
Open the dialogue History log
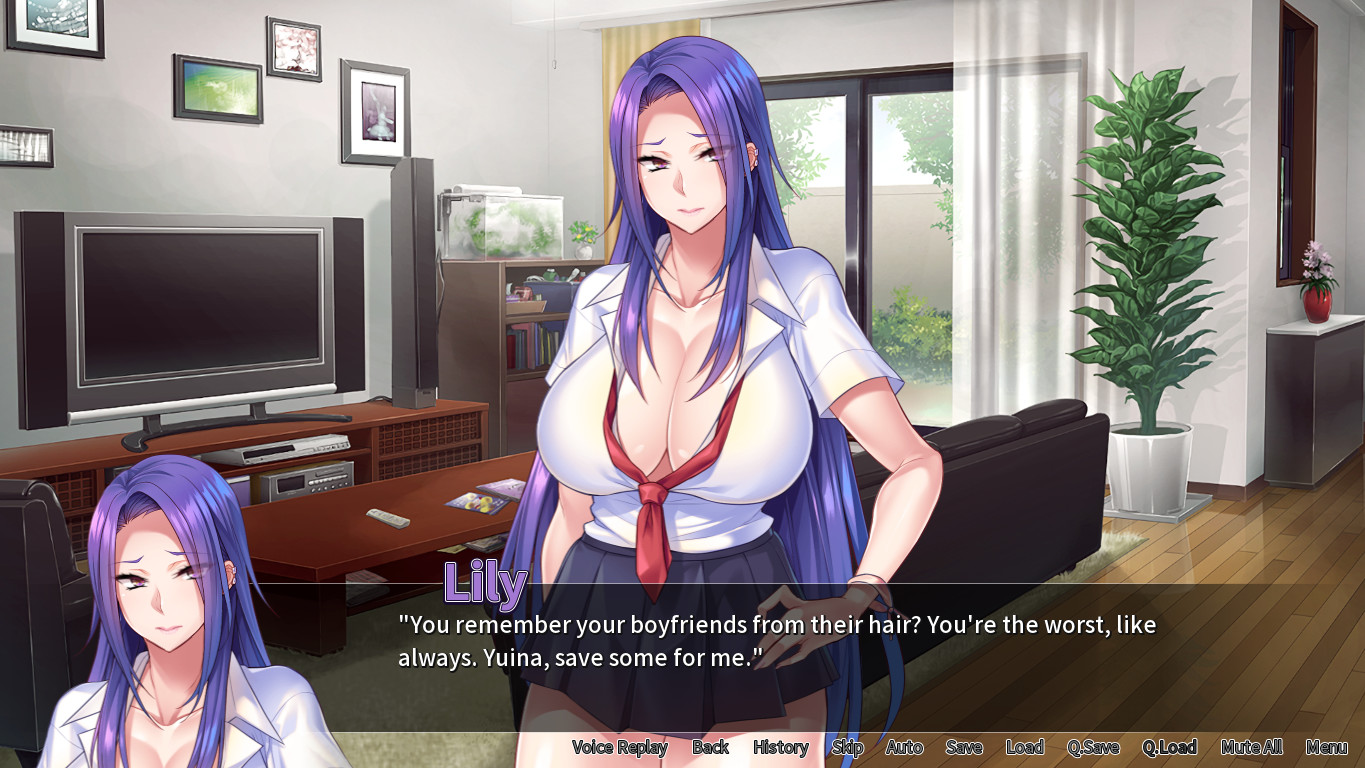pyautogui.click(x=780, y=747)
